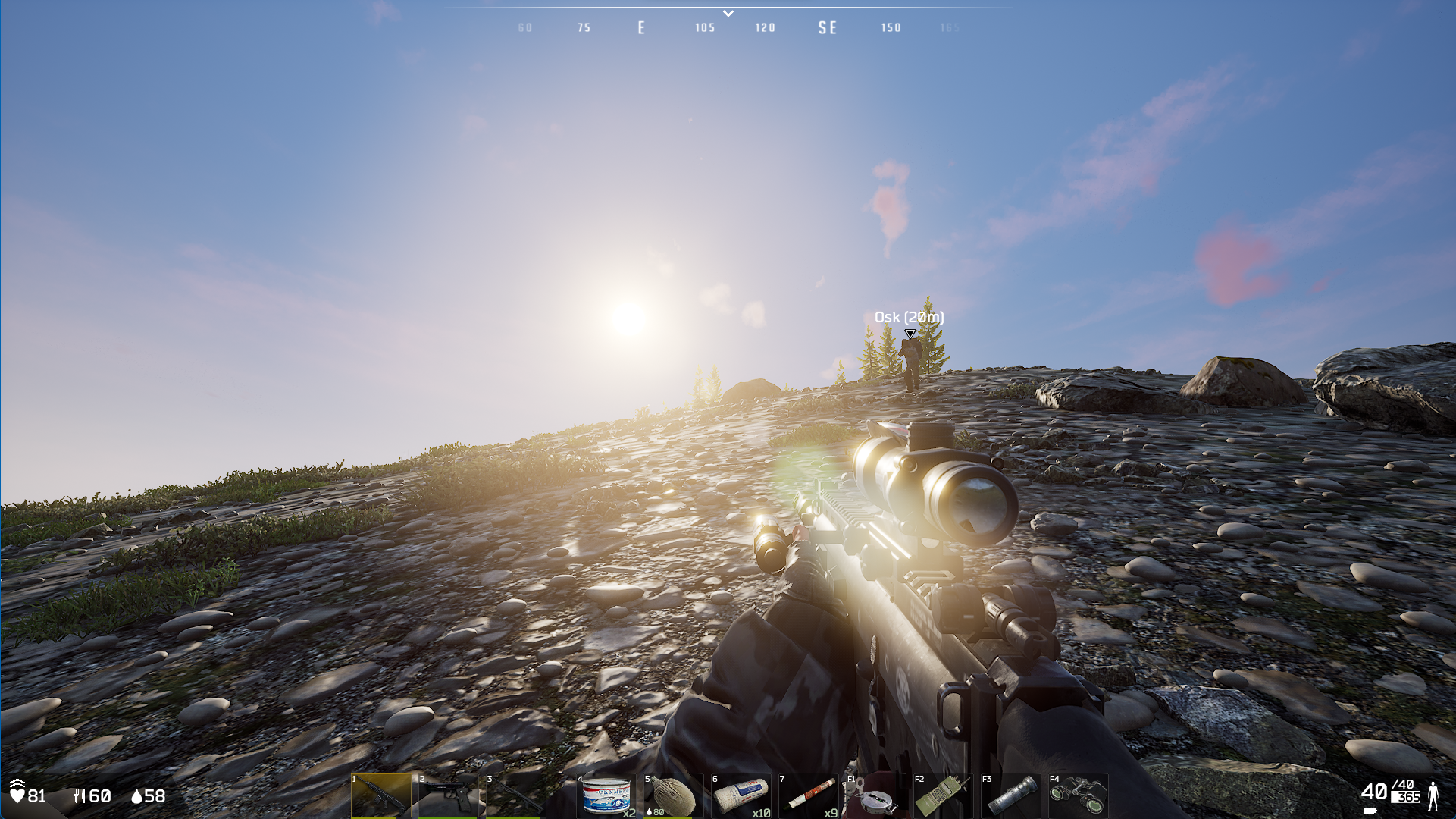
Task: Use the canned fish in slot 4
Action: tap(607, 795)
